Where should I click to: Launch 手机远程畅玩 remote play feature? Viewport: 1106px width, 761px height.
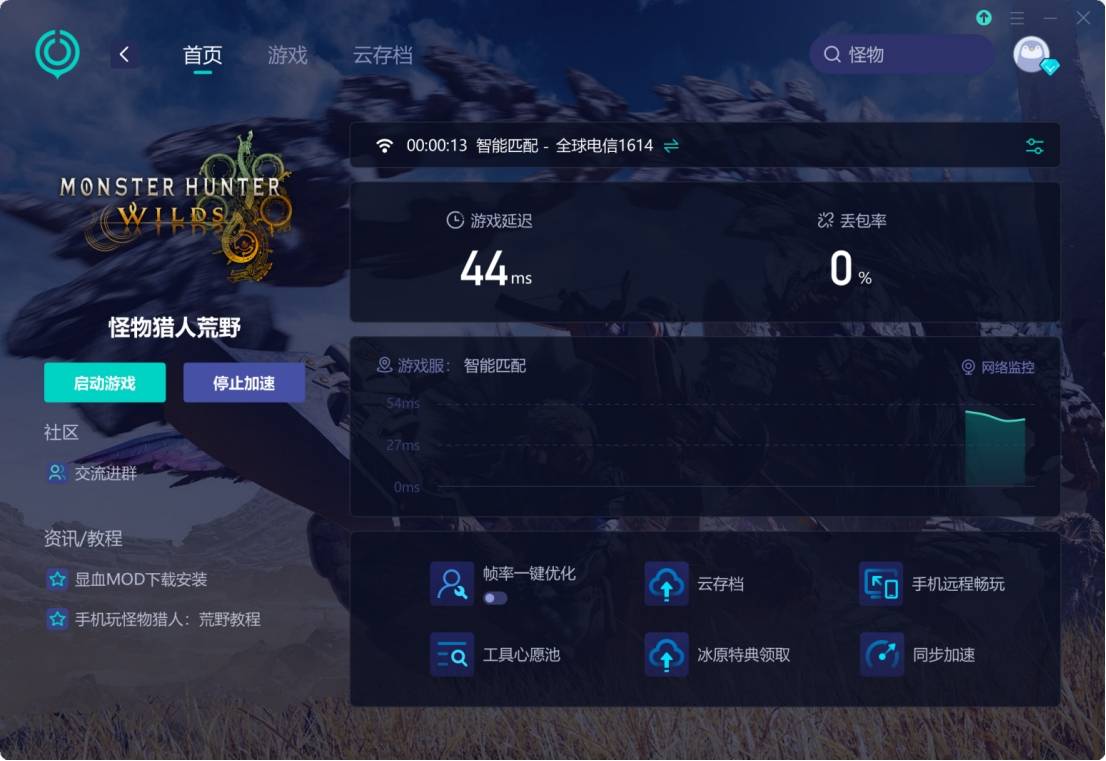[x=932, y=584]
